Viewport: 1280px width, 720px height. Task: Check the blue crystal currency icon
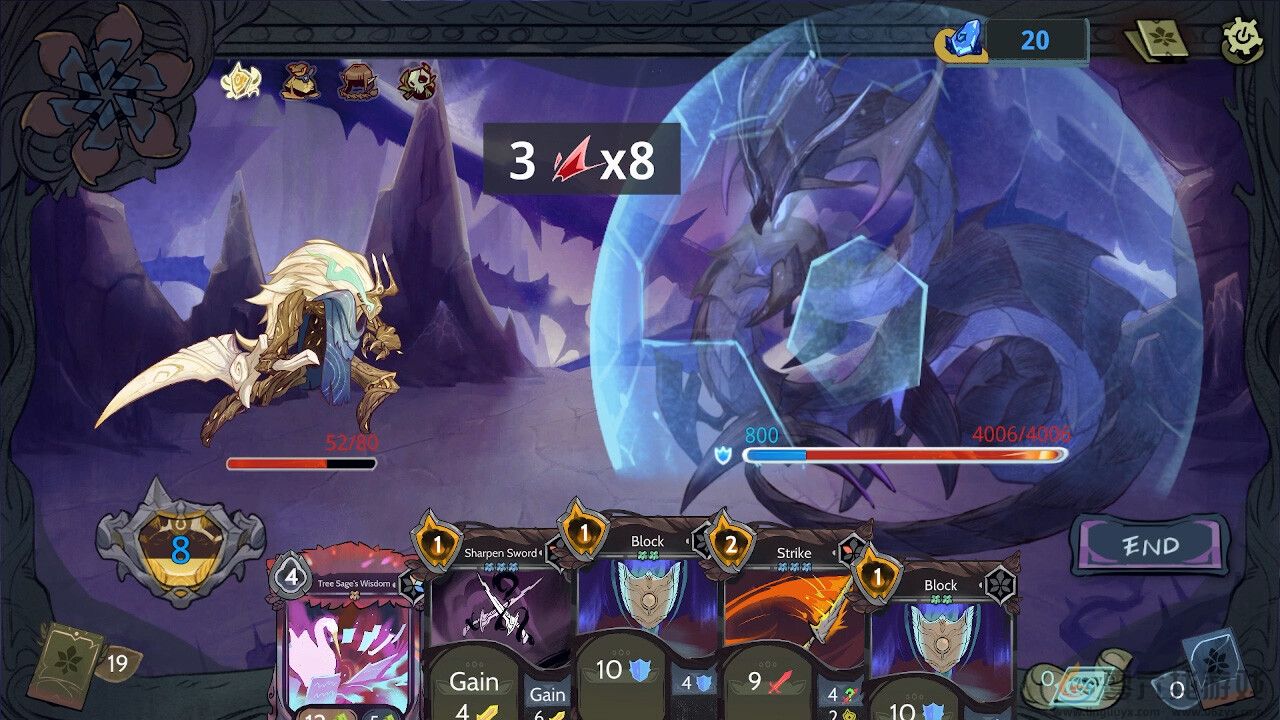[962, 40]
